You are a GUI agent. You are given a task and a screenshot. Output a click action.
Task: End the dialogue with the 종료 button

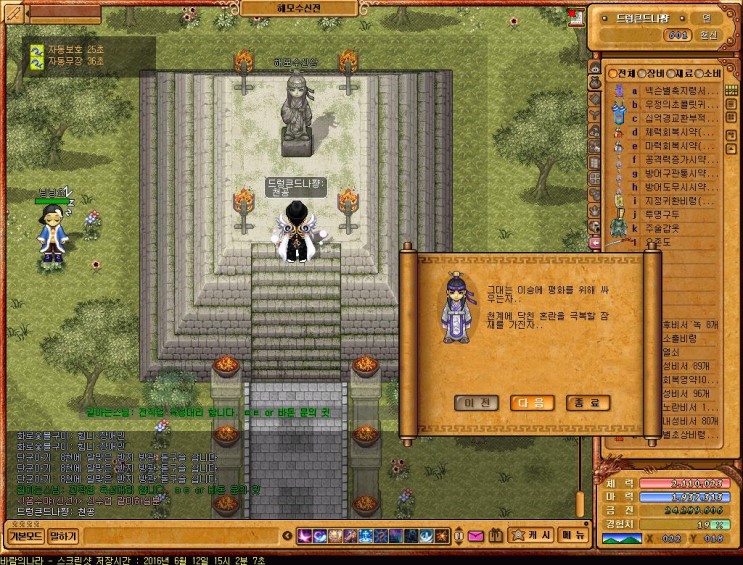(587, 403)
